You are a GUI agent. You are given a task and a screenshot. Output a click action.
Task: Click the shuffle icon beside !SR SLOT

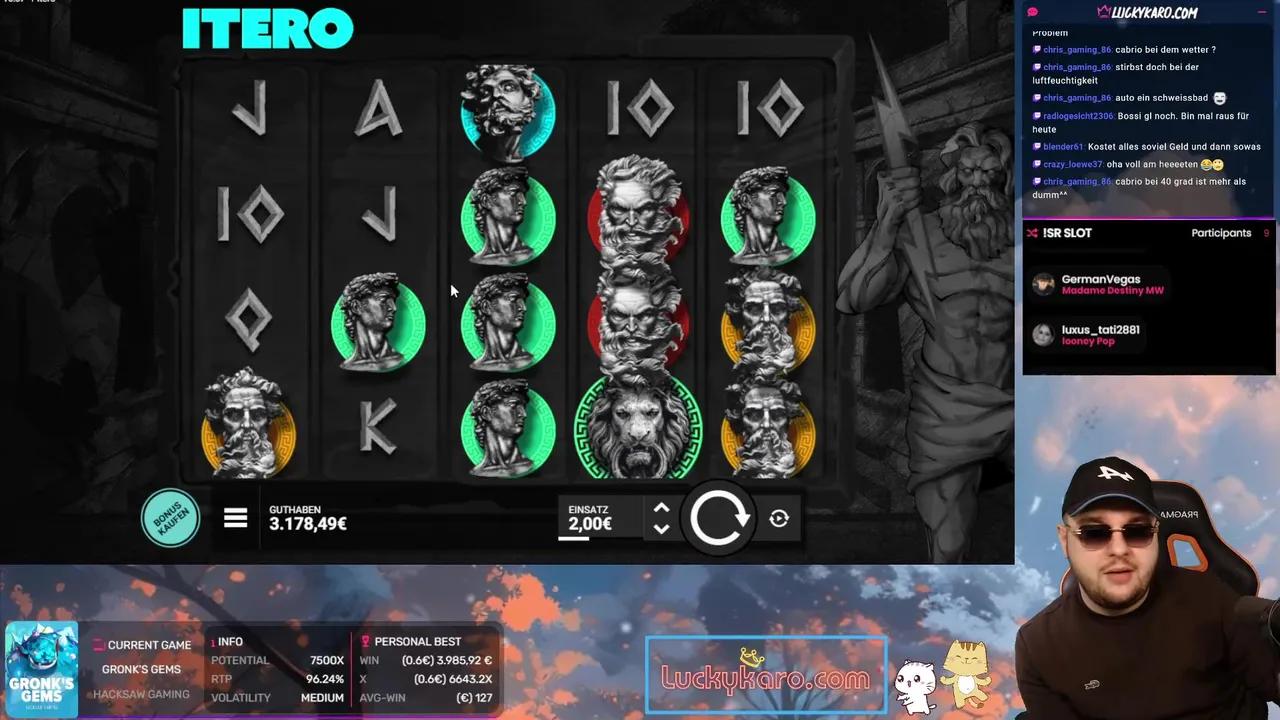click(1033, 232)
